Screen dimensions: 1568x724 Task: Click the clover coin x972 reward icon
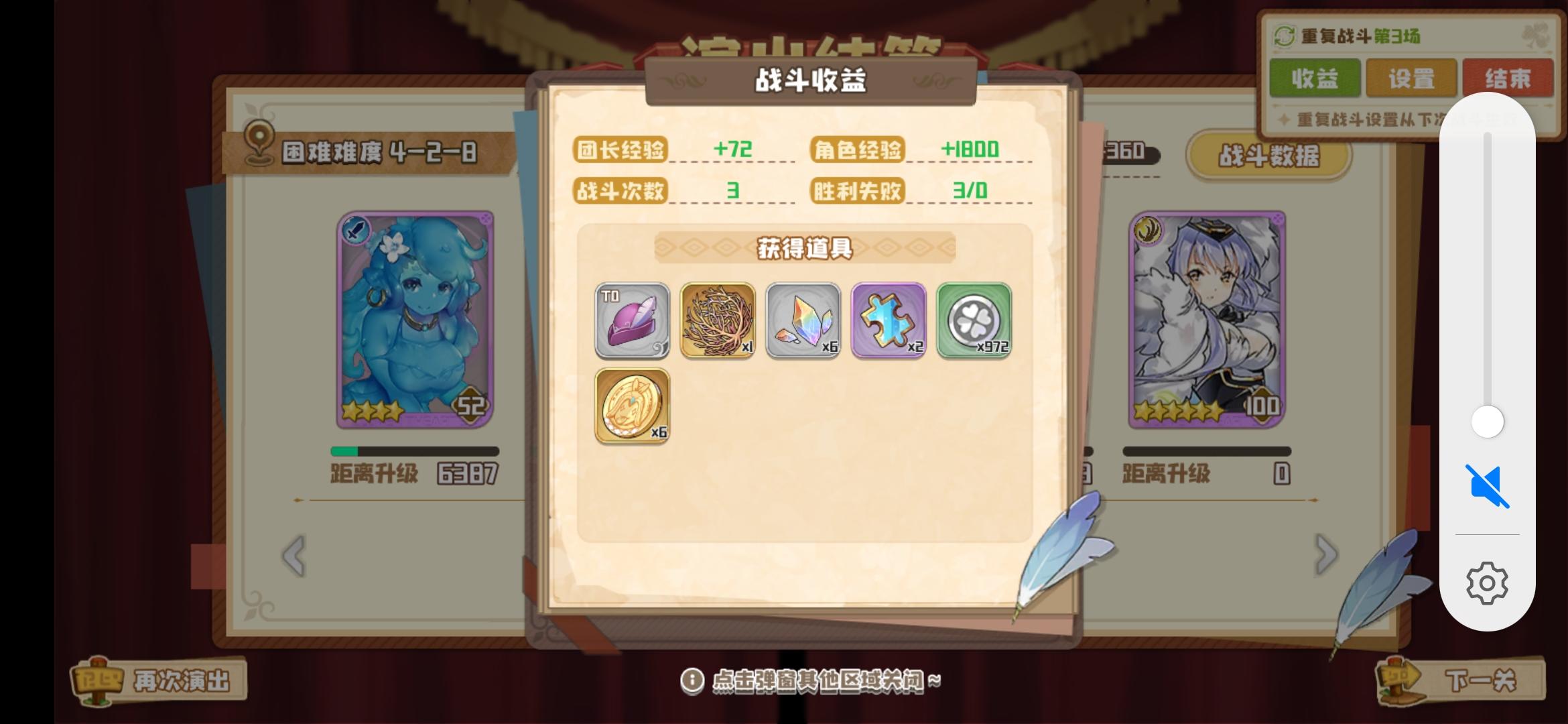click(974, 321)
